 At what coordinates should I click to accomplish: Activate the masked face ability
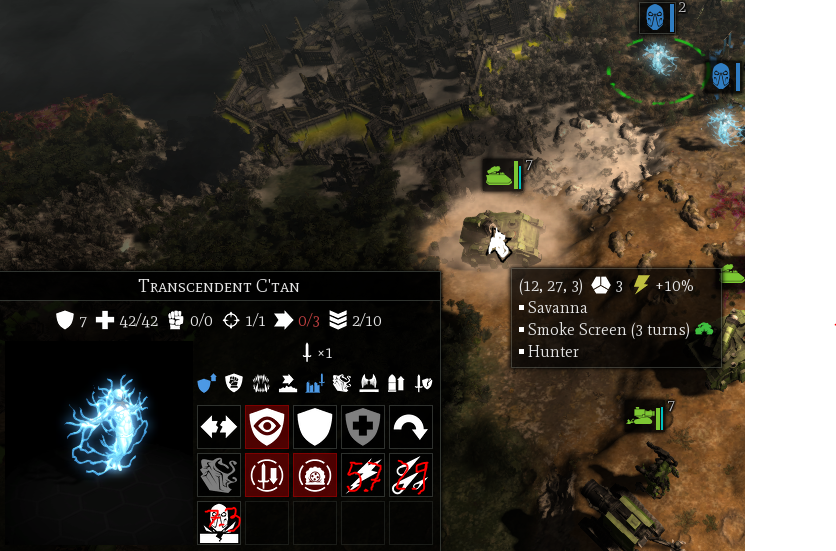tap(218, 523)
